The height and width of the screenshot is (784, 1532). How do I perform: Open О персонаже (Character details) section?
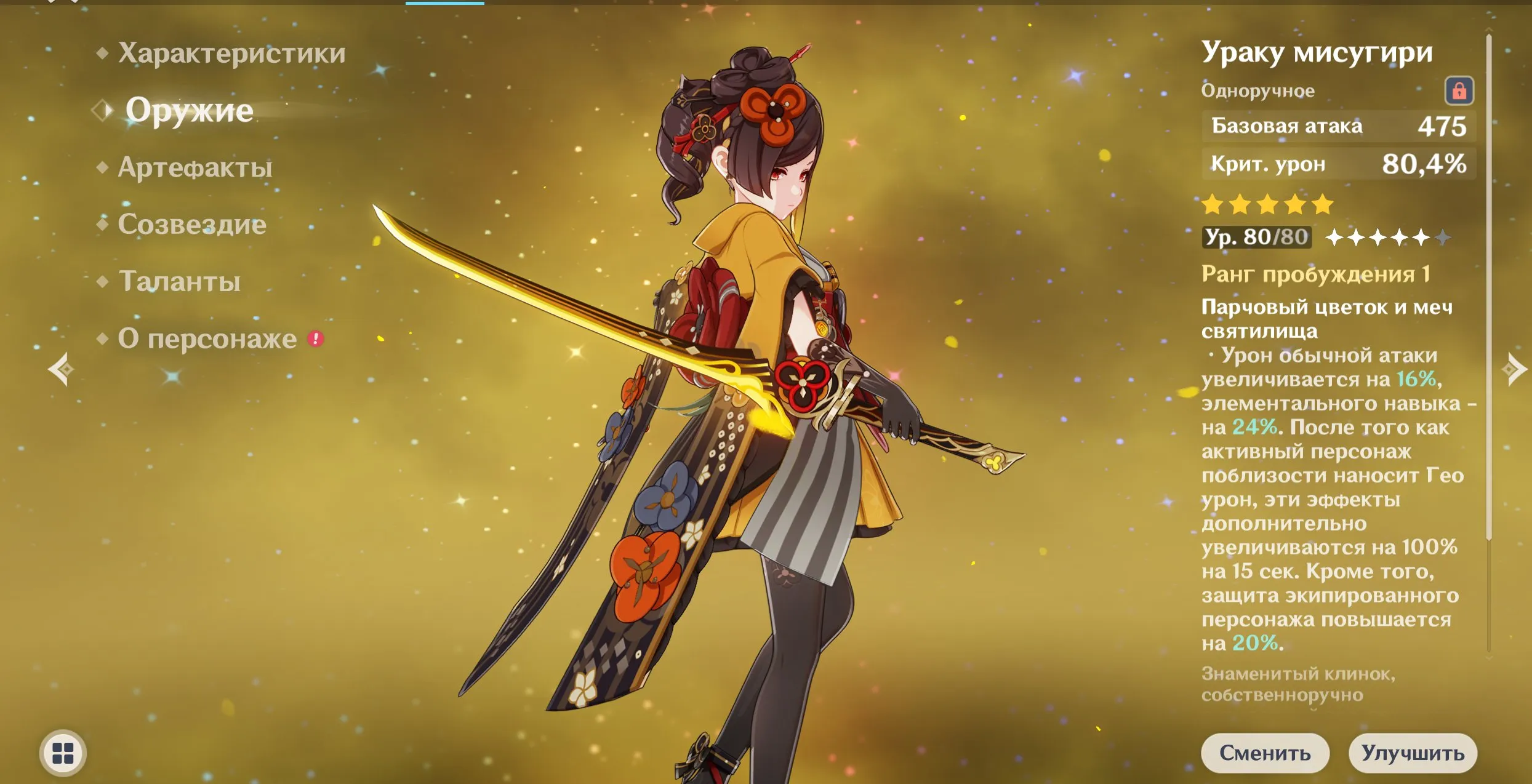[x=206, y=339]
